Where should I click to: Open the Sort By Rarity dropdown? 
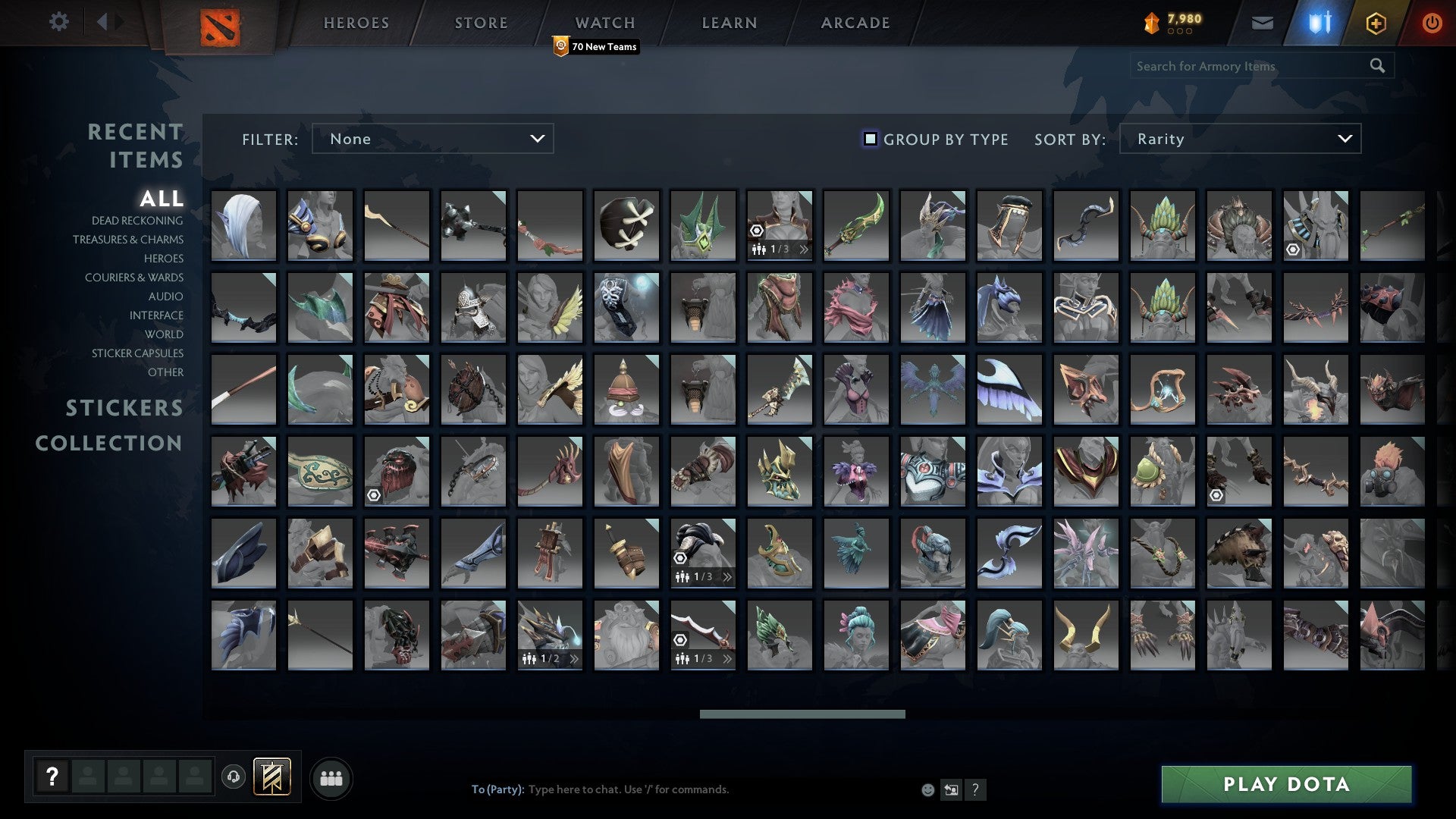(x=1239, y=139)
